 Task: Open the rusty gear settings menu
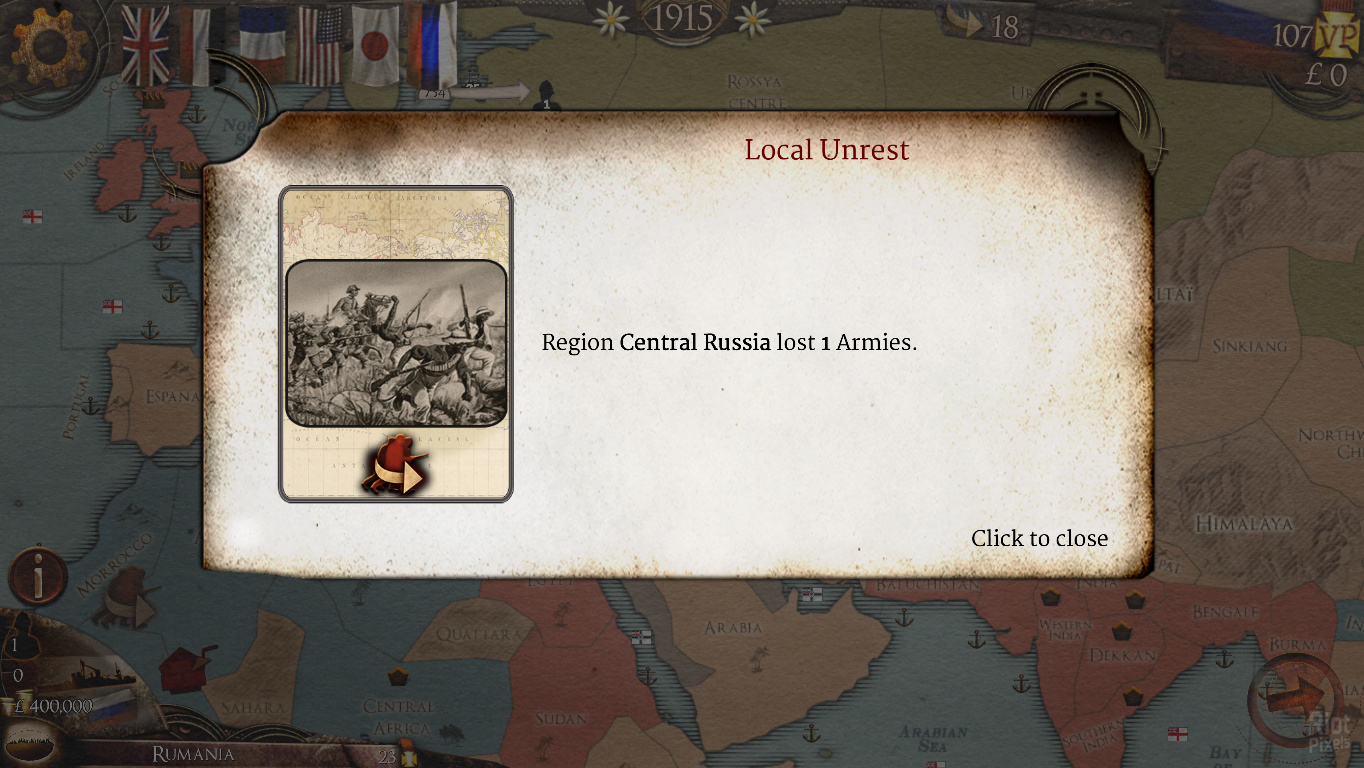[x=48, y=44]
